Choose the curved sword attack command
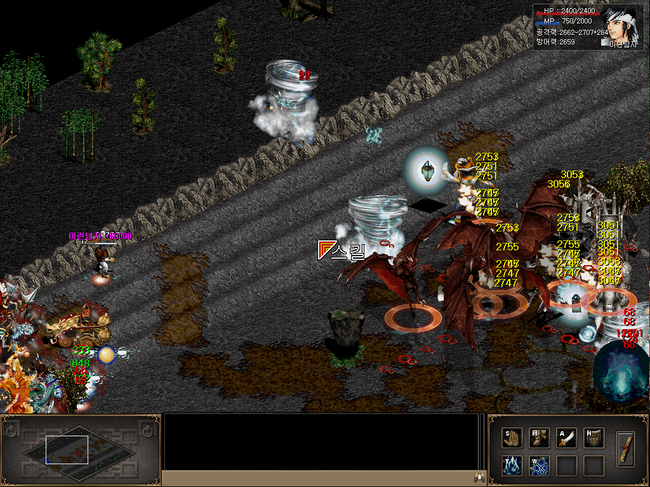650x487 pixels. click(x=566, y=436)
